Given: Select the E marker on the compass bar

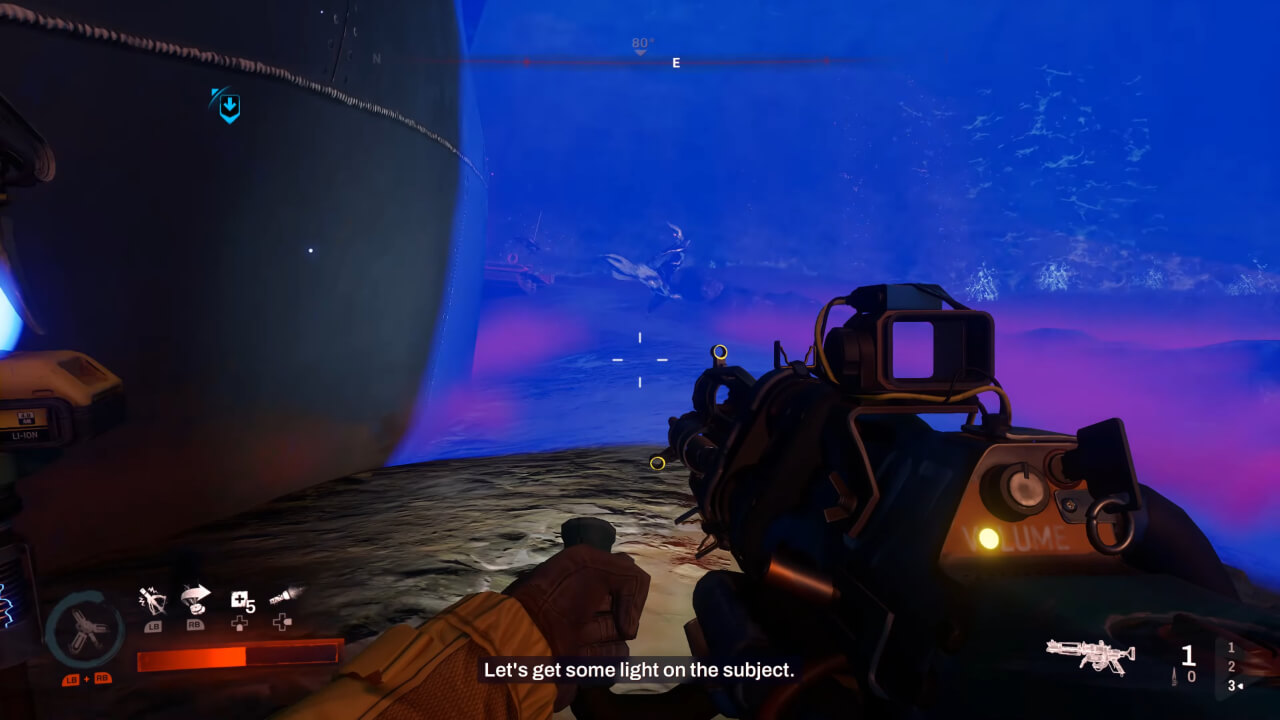Looking at the screenshot, I should point(674,62).
